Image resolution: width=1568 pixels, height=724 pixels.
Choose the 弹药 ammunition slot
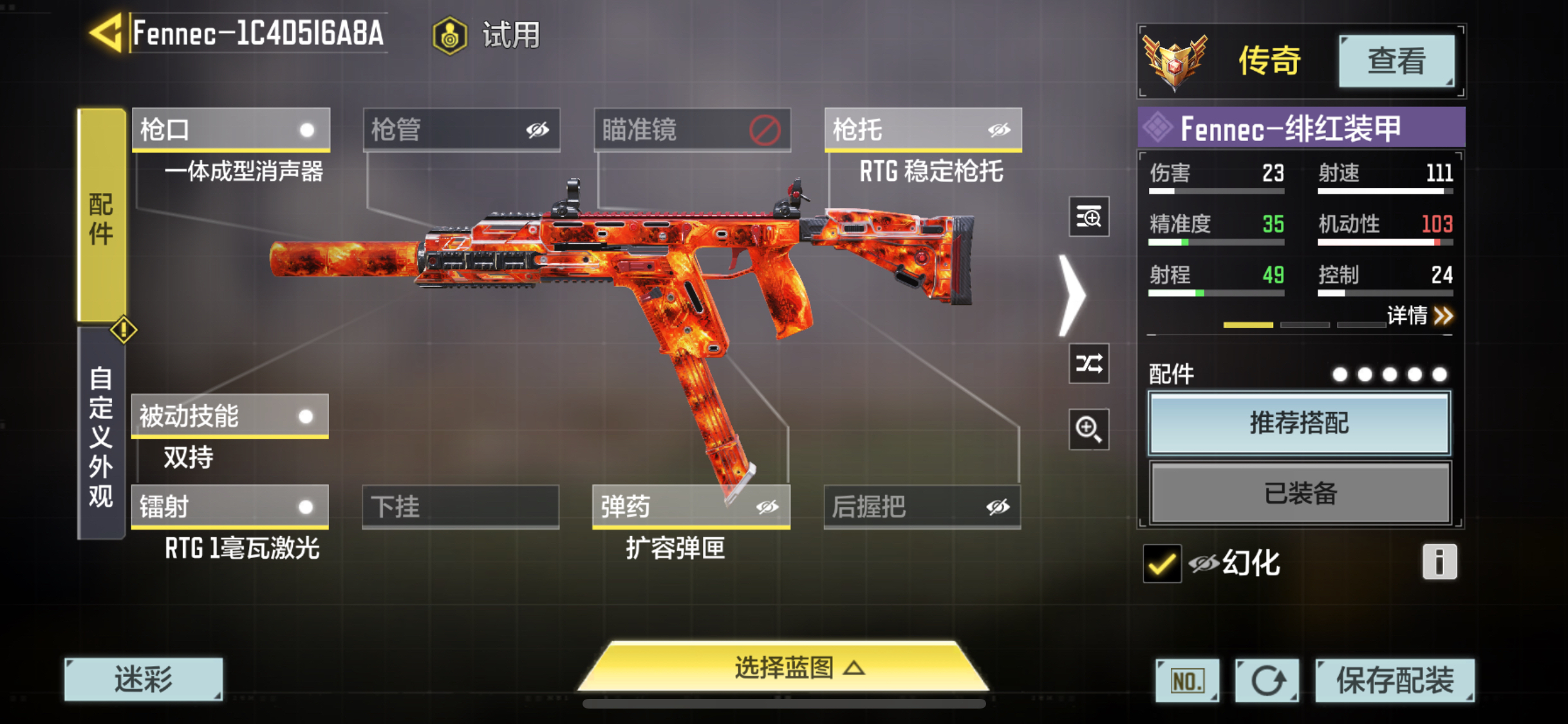[691, 506]
